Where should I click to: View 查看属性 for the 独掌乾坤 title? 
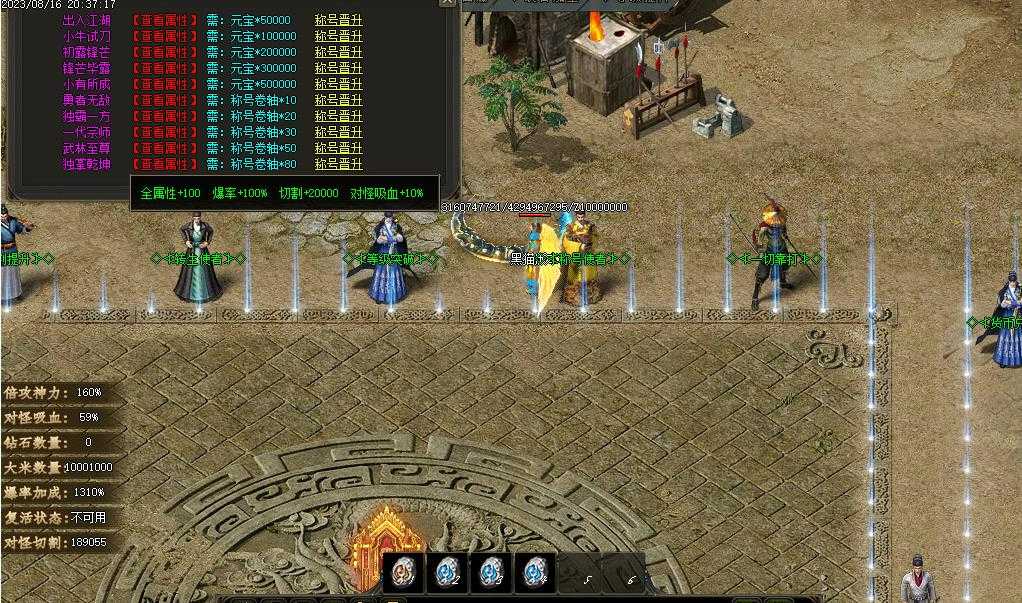point(165,164)
